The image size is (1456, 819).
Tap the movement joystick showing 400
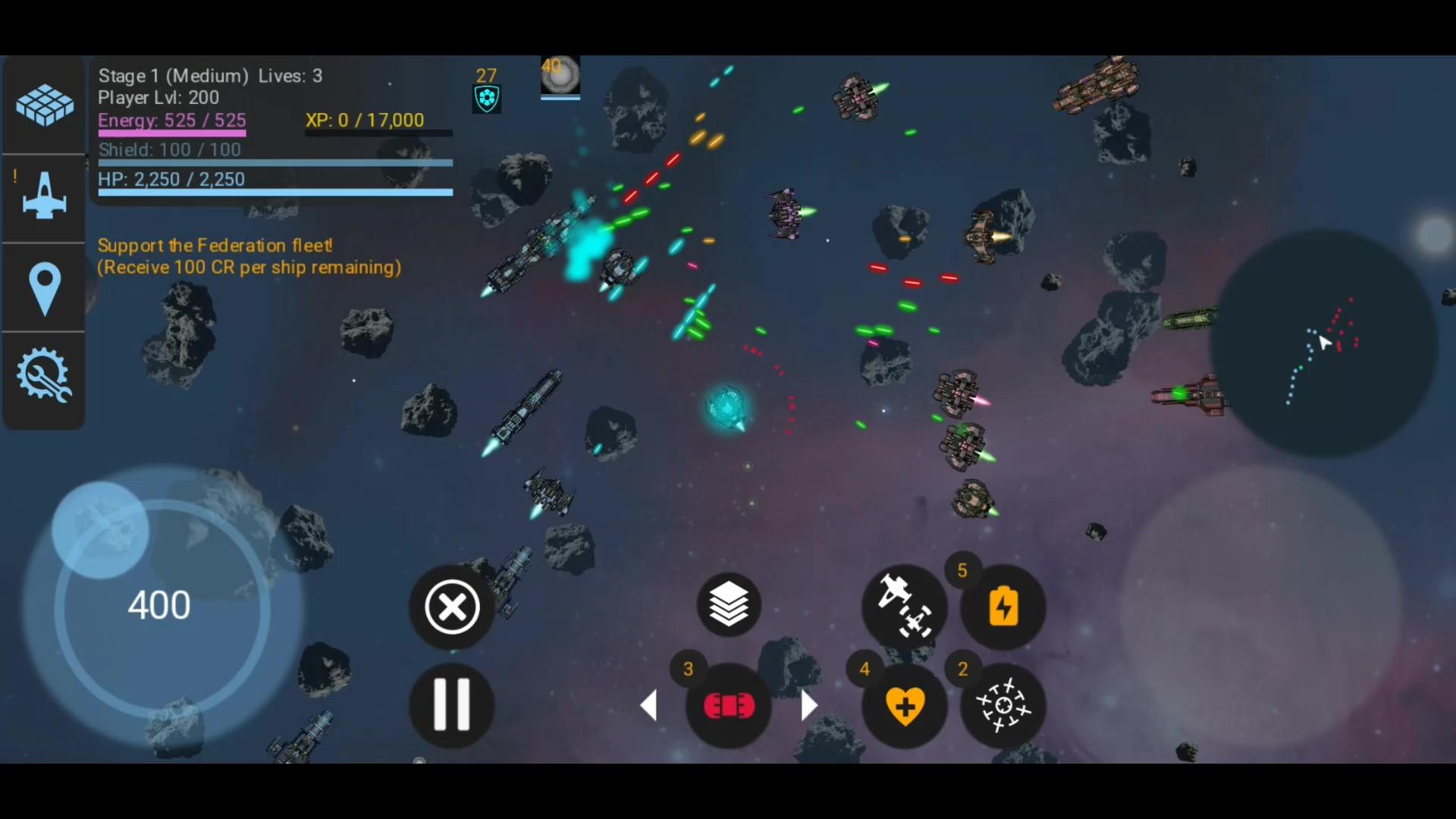click(x=159, y=604)
